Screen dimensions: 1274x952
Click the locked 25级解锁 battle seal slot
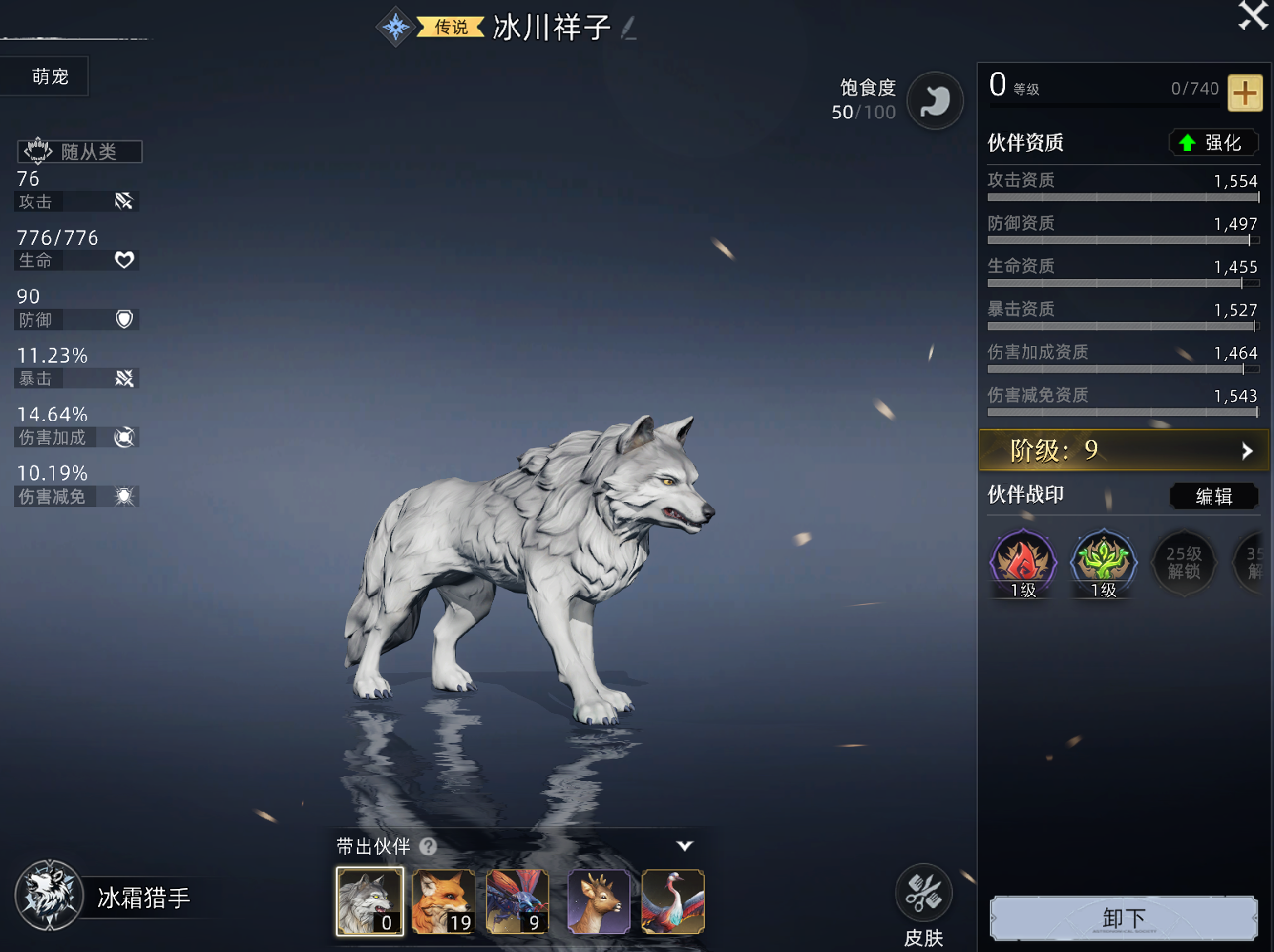point(1184,563)
